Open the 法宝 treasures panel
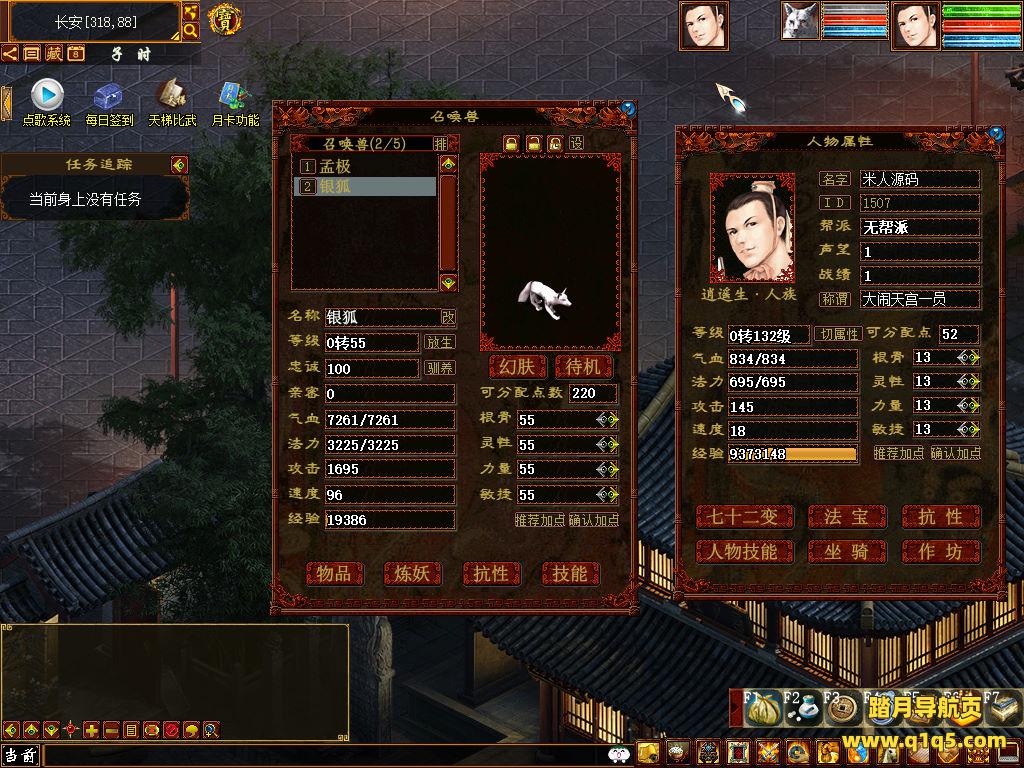This screenshot has height=768, width=1024. (846, 516)
